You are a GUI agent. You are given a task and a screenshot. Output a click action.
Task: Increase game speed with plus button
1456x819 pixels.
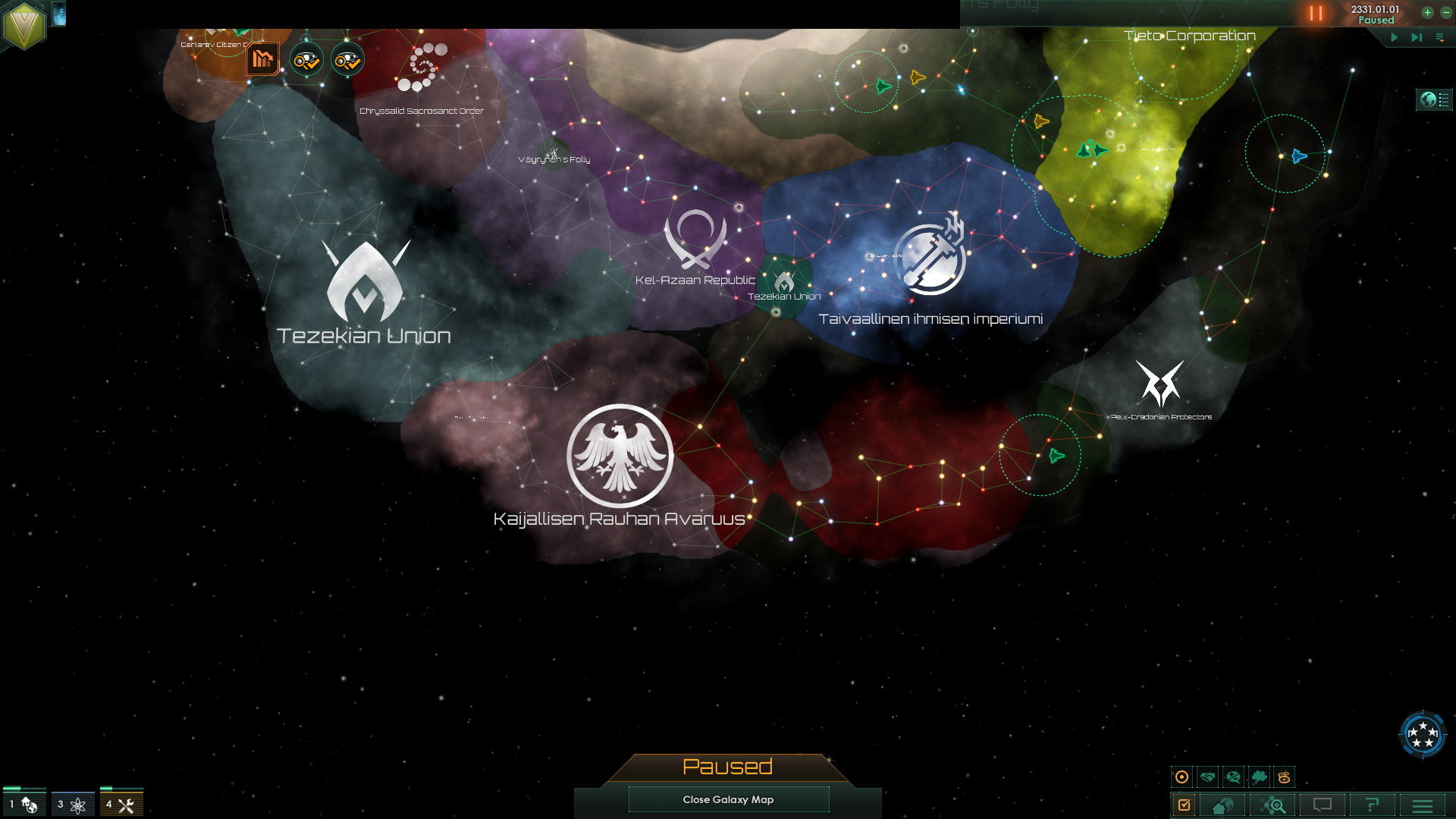[1427, 12]
